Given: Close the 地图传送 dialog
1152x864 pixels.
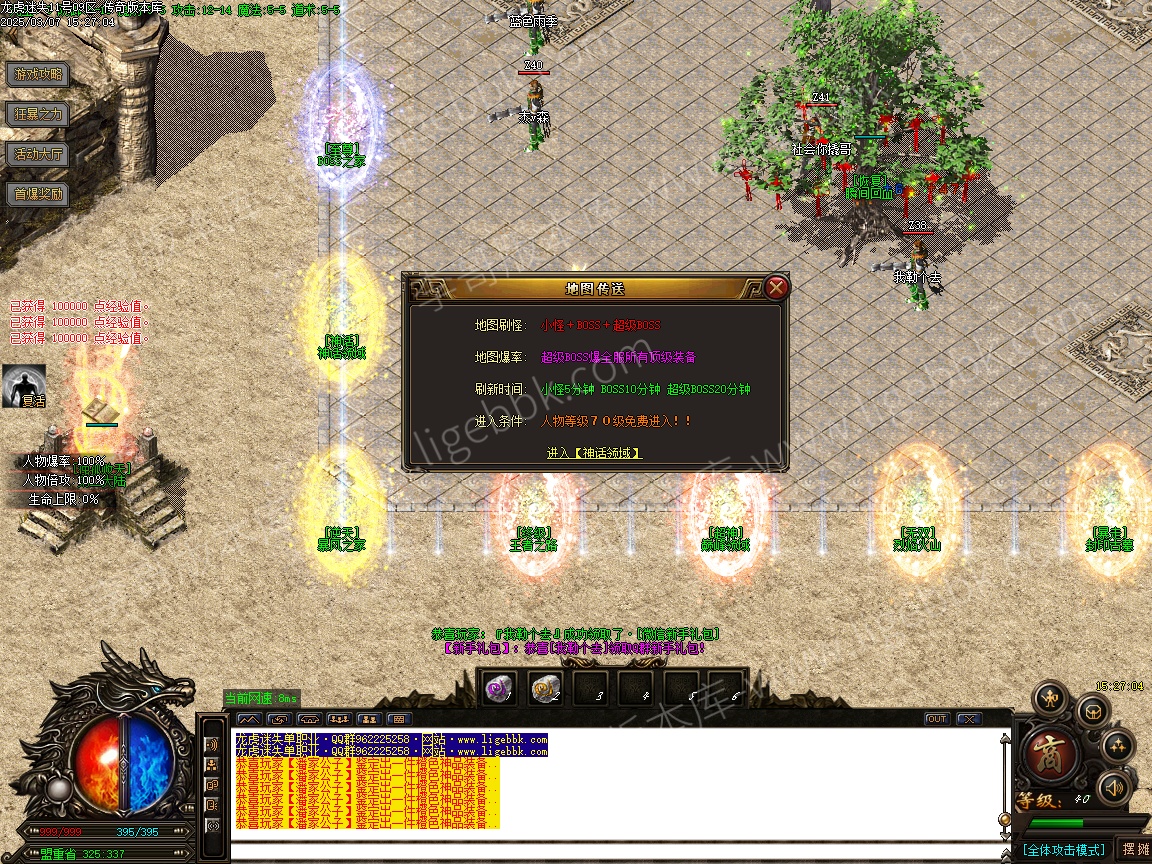Looking at the screenshot, I should tap(777, 288).
